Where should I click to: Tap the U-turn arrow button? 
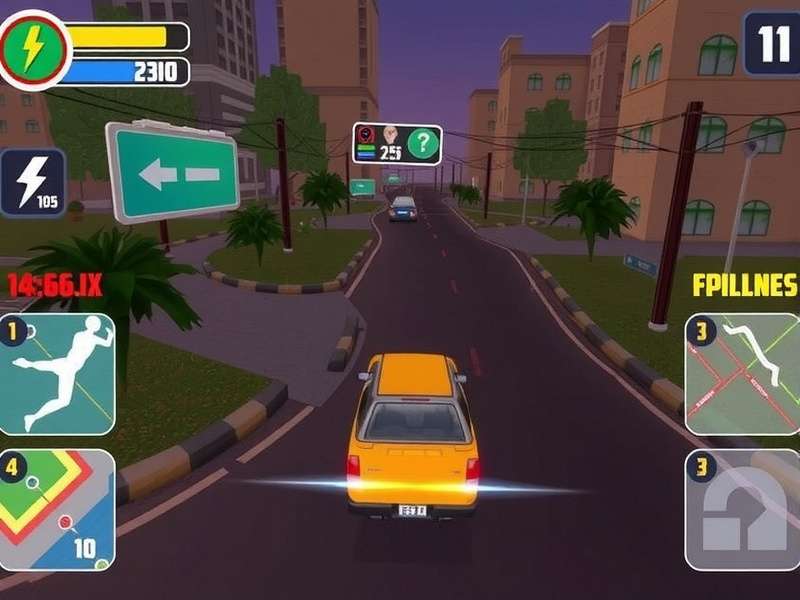coord(742,510)
